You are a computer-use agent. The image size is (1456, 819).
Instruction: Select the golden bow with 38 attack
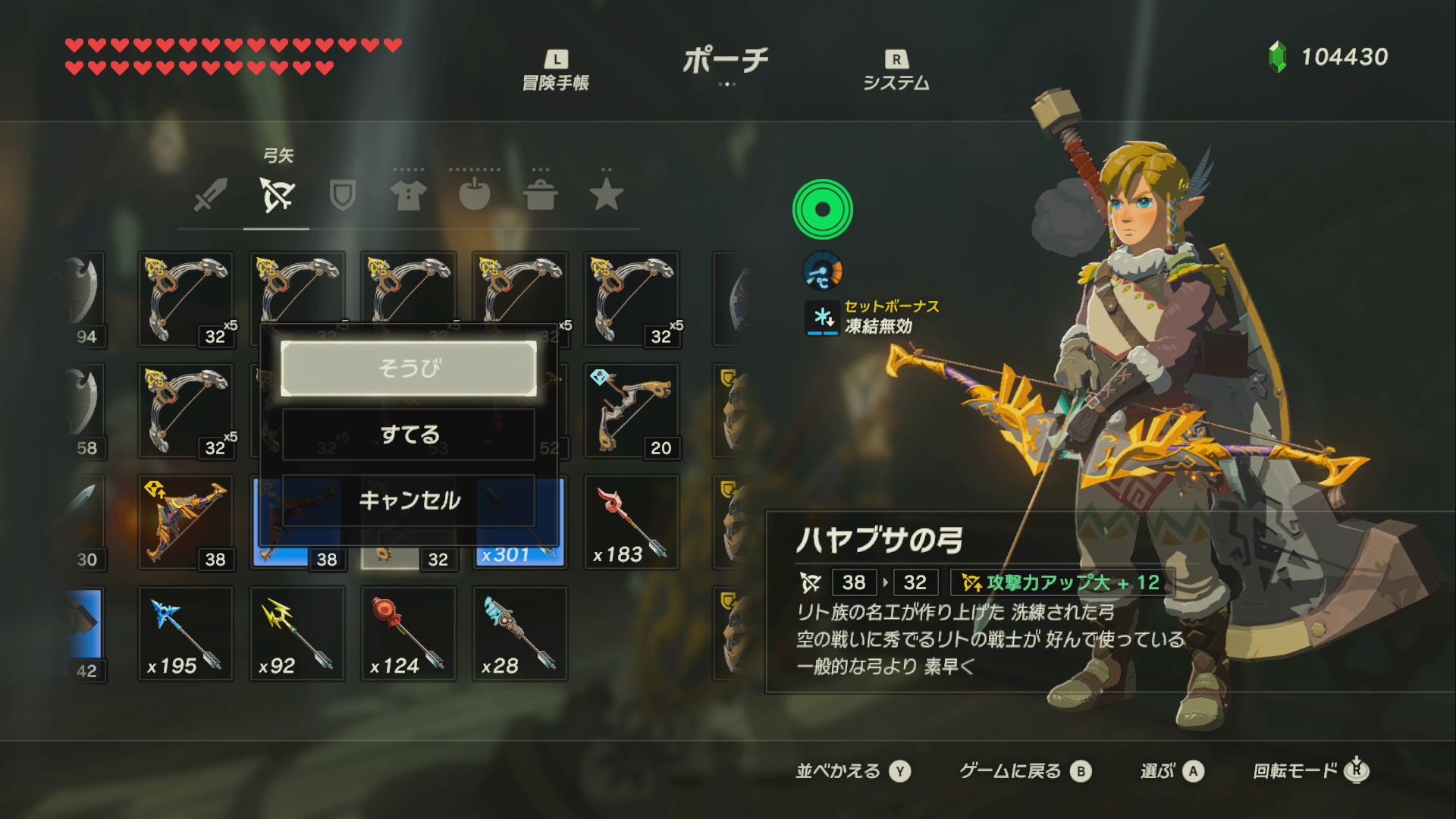[185, 522]
